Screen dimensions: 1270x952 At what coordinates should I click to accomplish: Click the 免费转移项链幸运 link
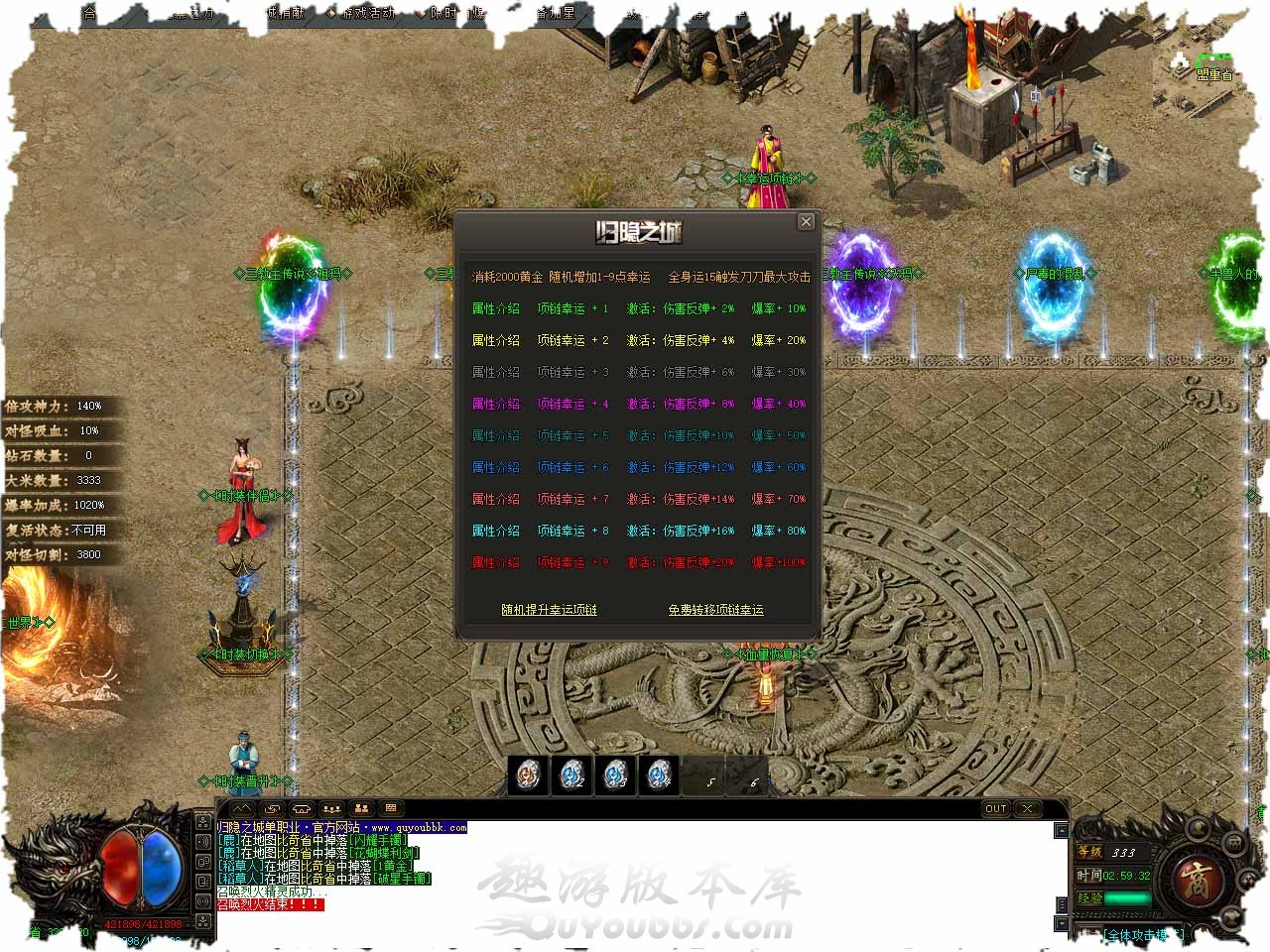[x=715, y=610]
